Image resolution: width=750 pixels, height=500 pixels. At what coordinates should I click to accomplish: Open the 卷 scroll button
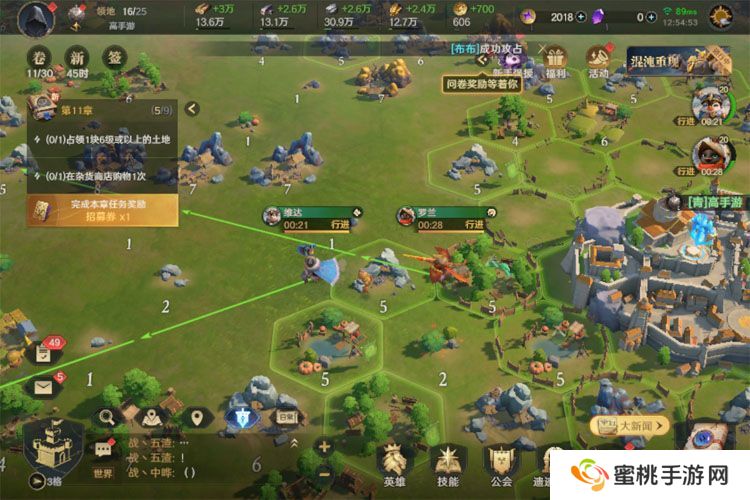[x=40, y=57]
